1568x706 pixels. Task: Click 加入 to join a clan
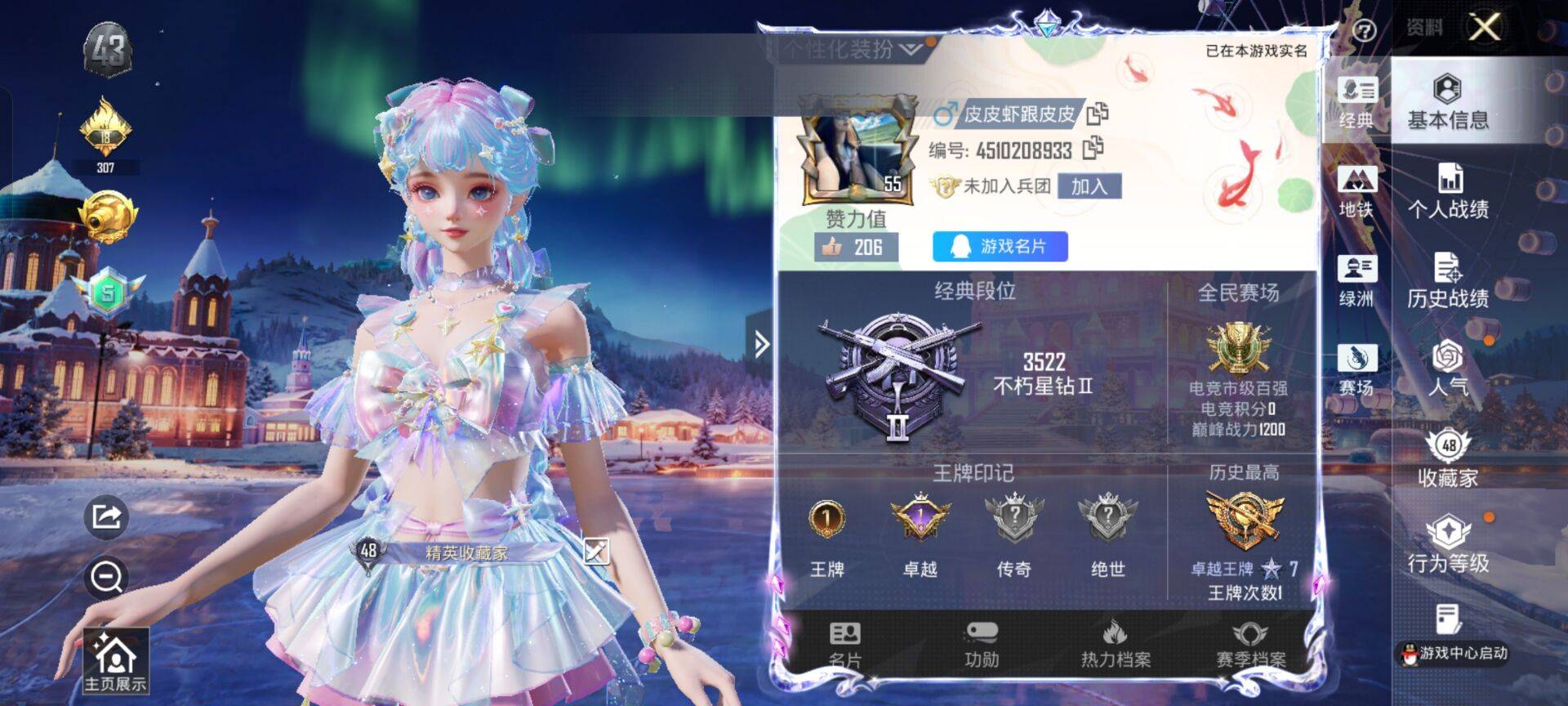click(1089, 186)
